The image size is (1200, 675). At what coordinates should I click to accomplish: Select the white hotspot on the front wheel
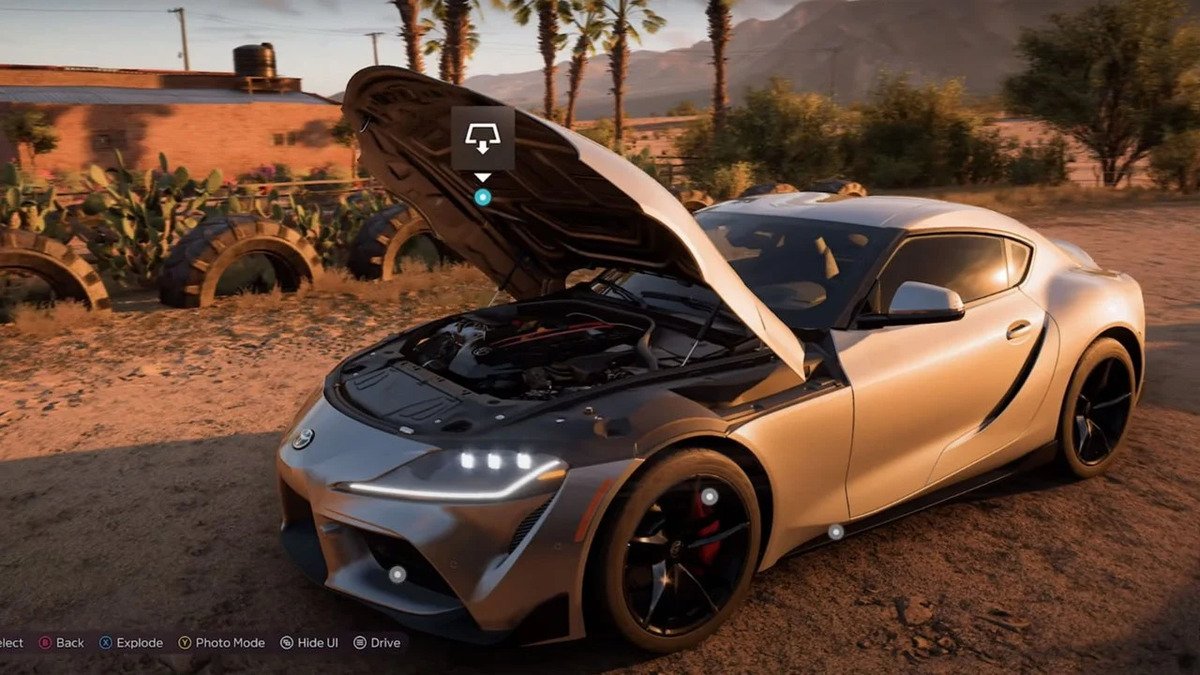[x=709, y=496]
